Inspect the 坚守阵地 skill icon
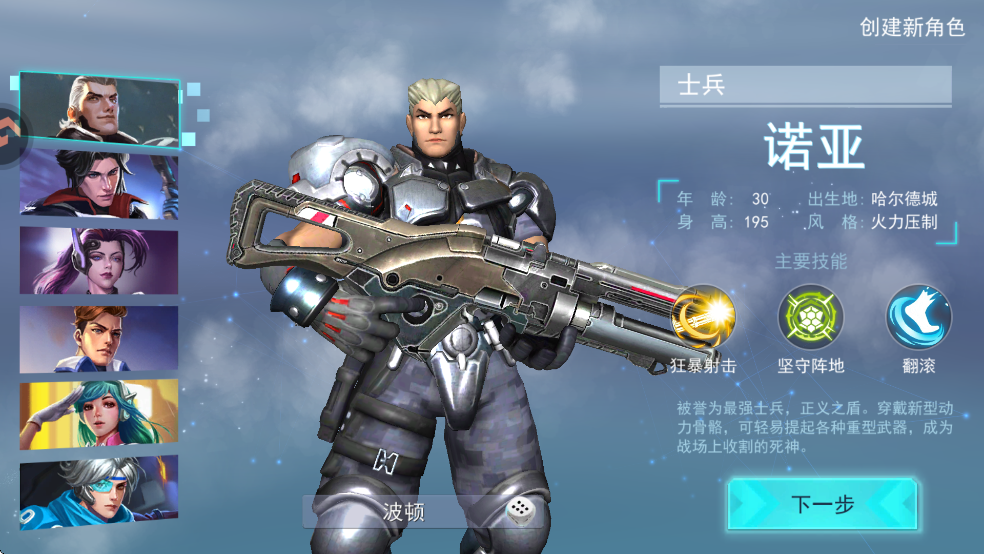The height and width of the screenshot is (554, 984). click(810, 317)
